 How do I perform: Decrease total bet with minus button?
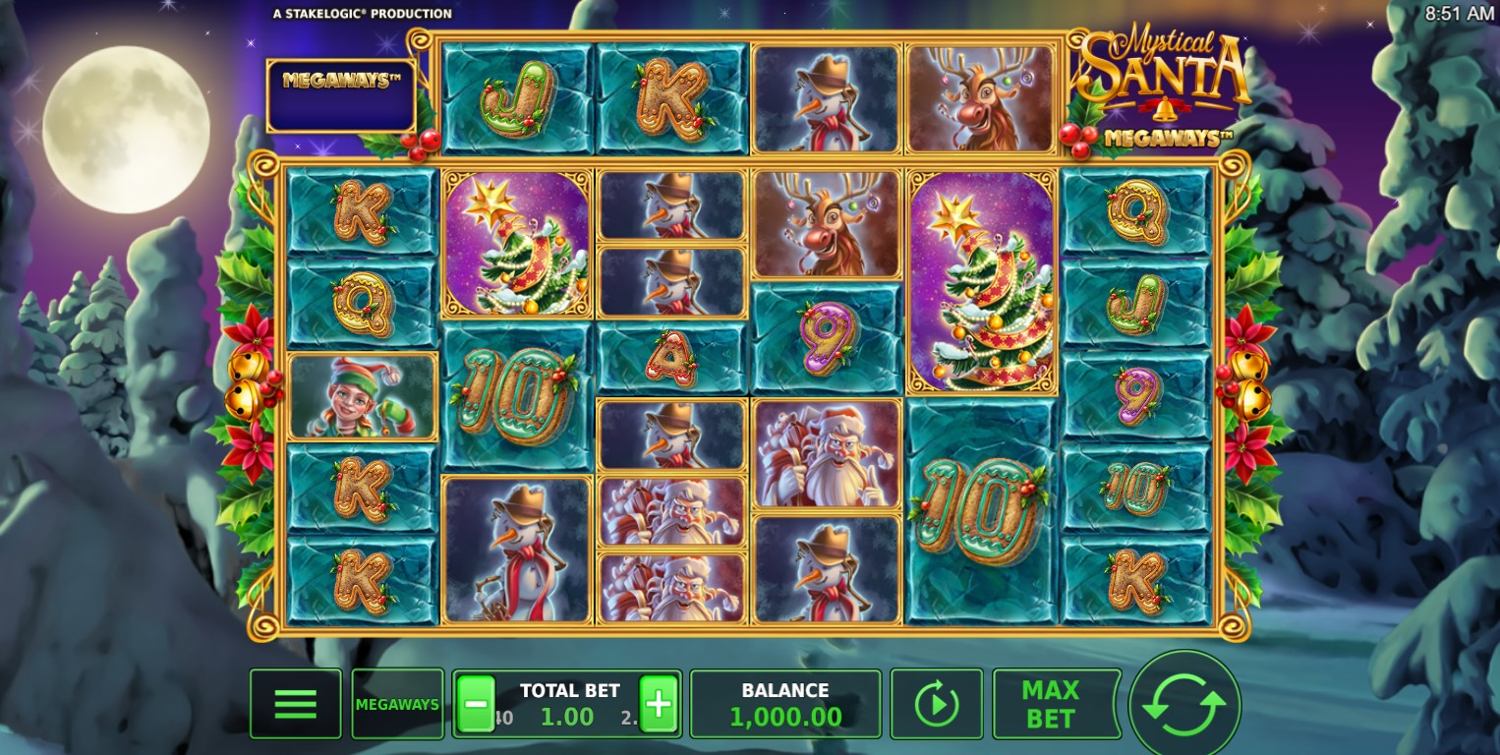point(476,704)
